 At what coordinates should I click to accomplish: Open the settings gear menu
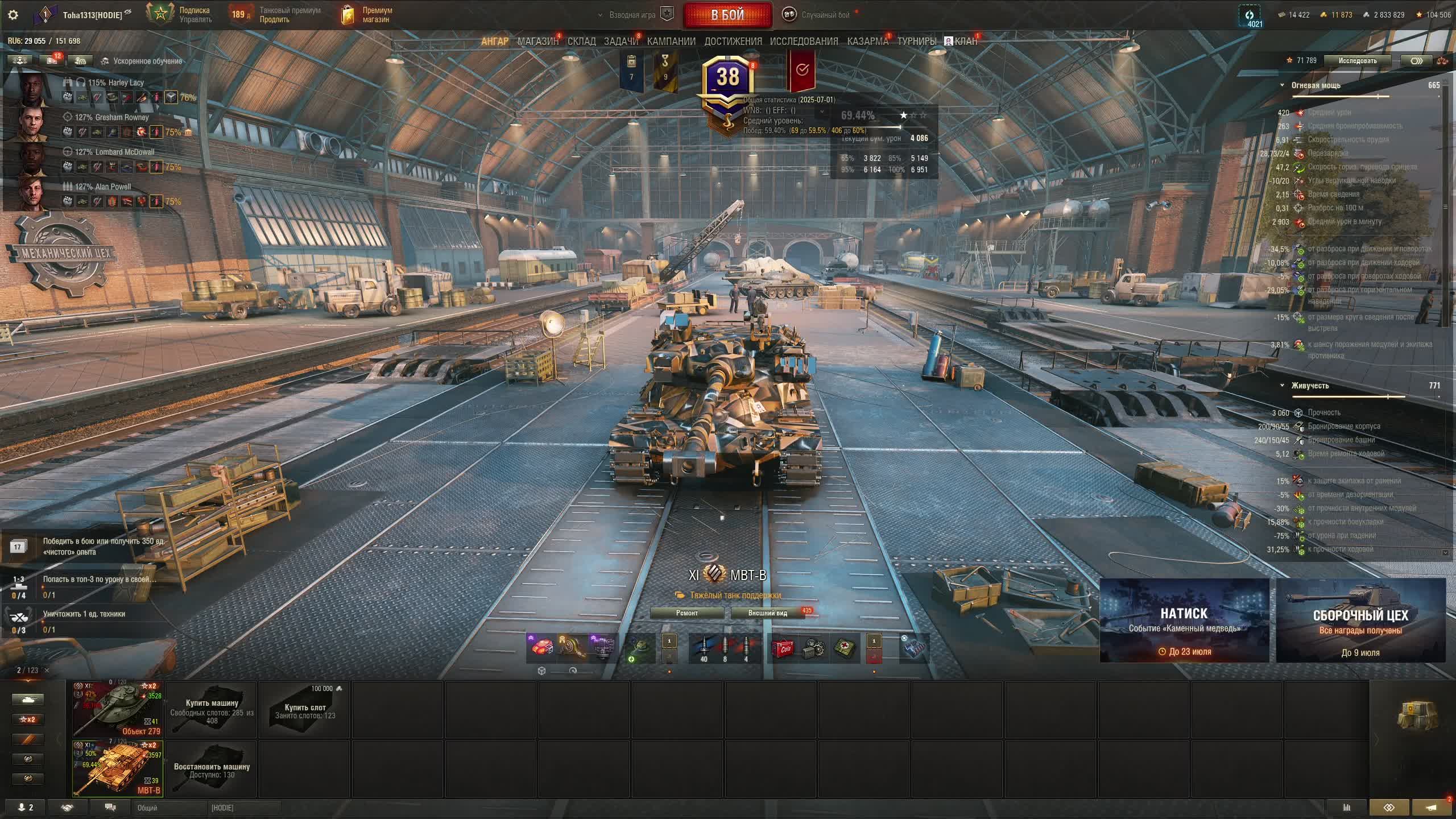13,15
